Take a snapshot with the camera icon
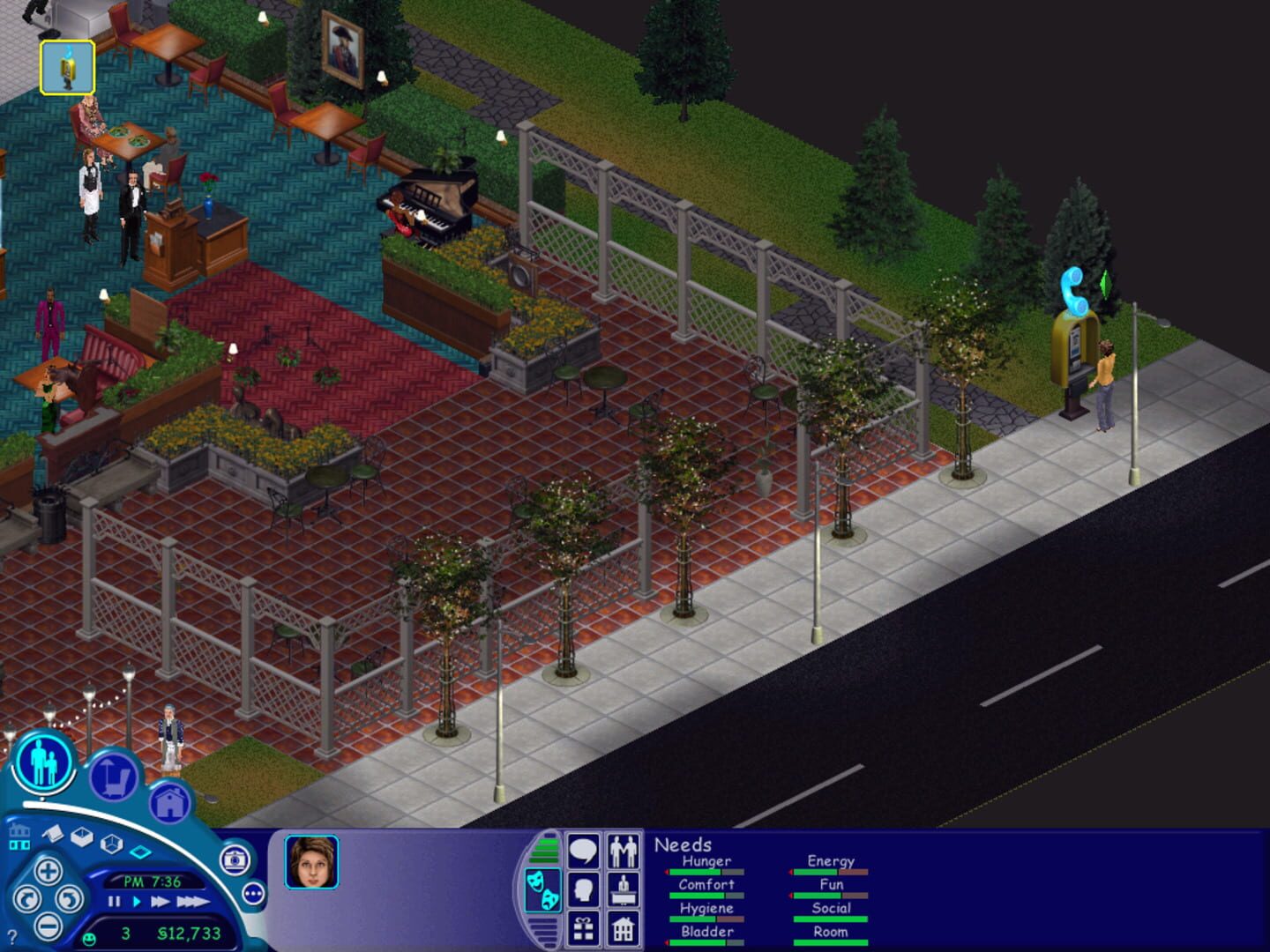The width and height of the screenshot is (1270, 952). (234, 859)
